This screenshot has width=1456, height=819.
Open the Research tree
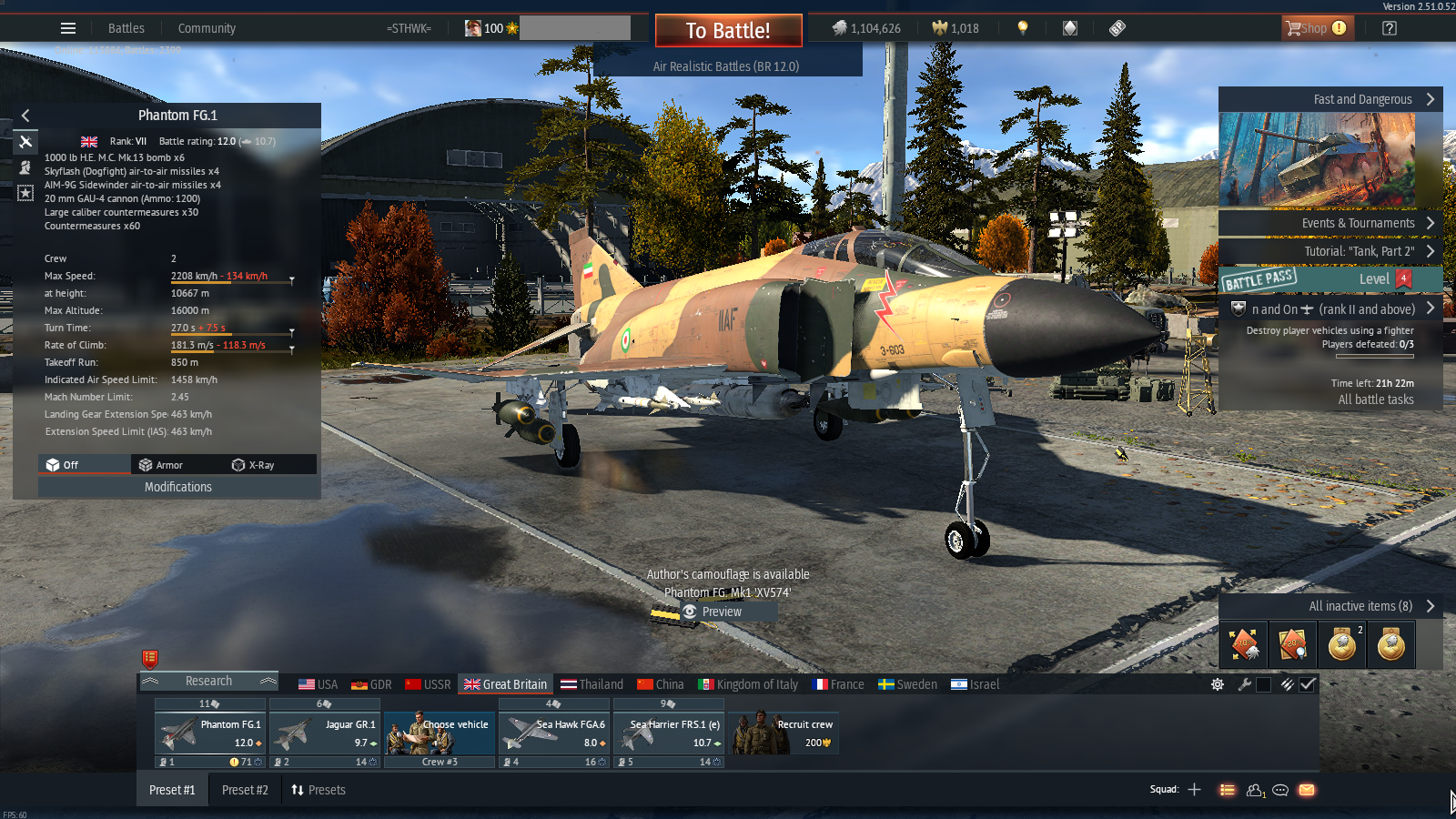tap(208, 682)
